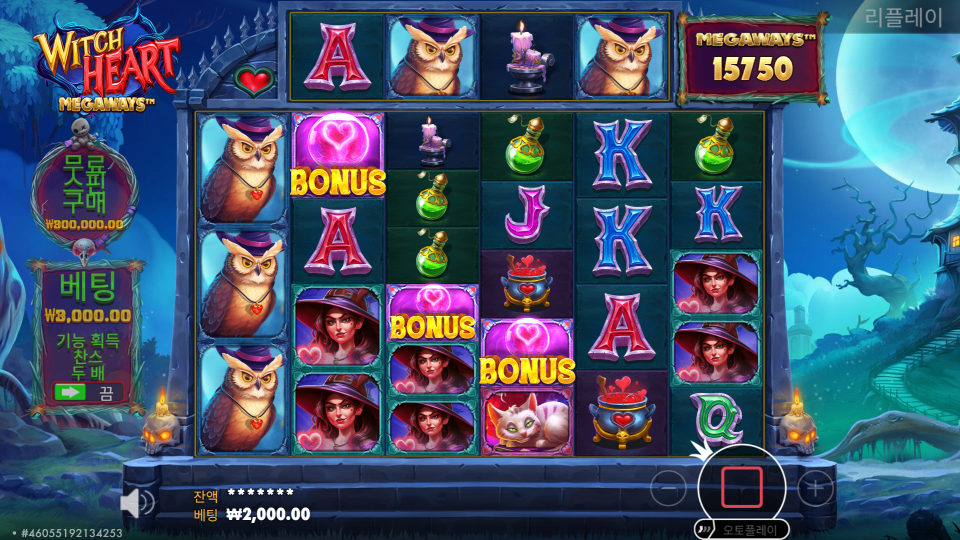Open the autoplay (오토플레이) options
Image resolution: width=960 pixels, height=540 pixels.
[x=740, y=529]
